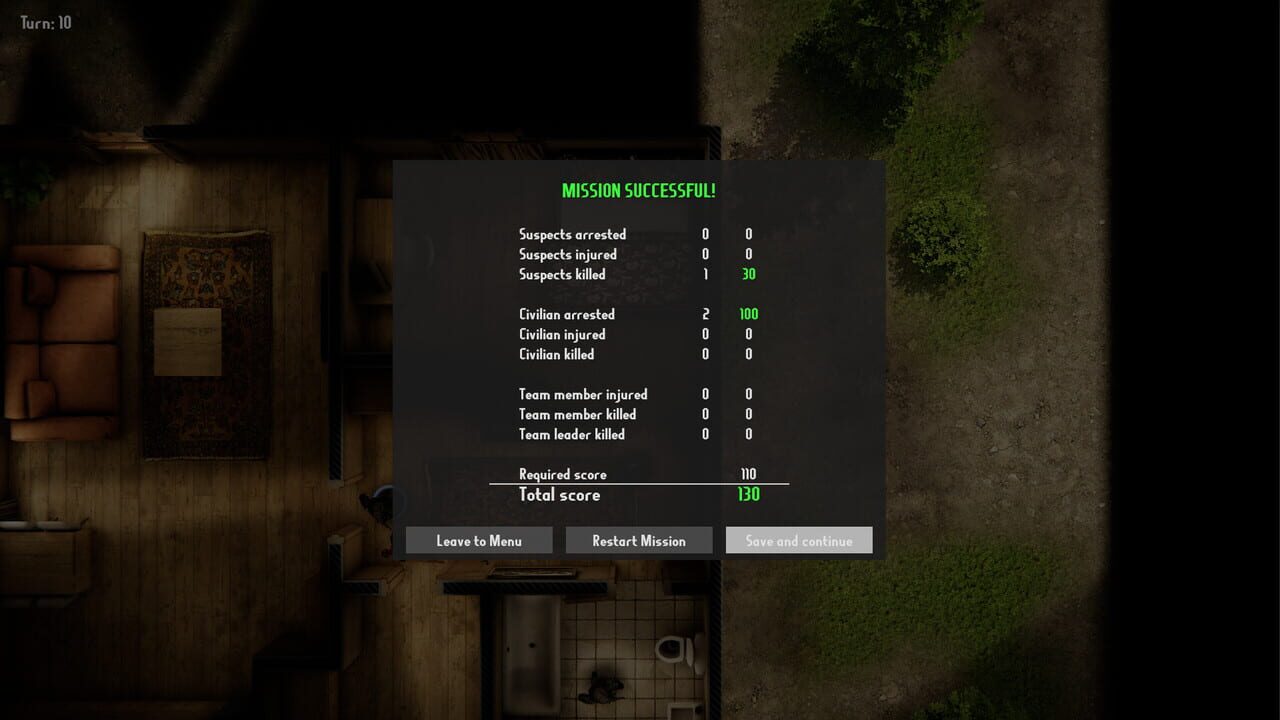Click the Restart Mission button
Screen dimensions: 1280x720
[639, 540]
